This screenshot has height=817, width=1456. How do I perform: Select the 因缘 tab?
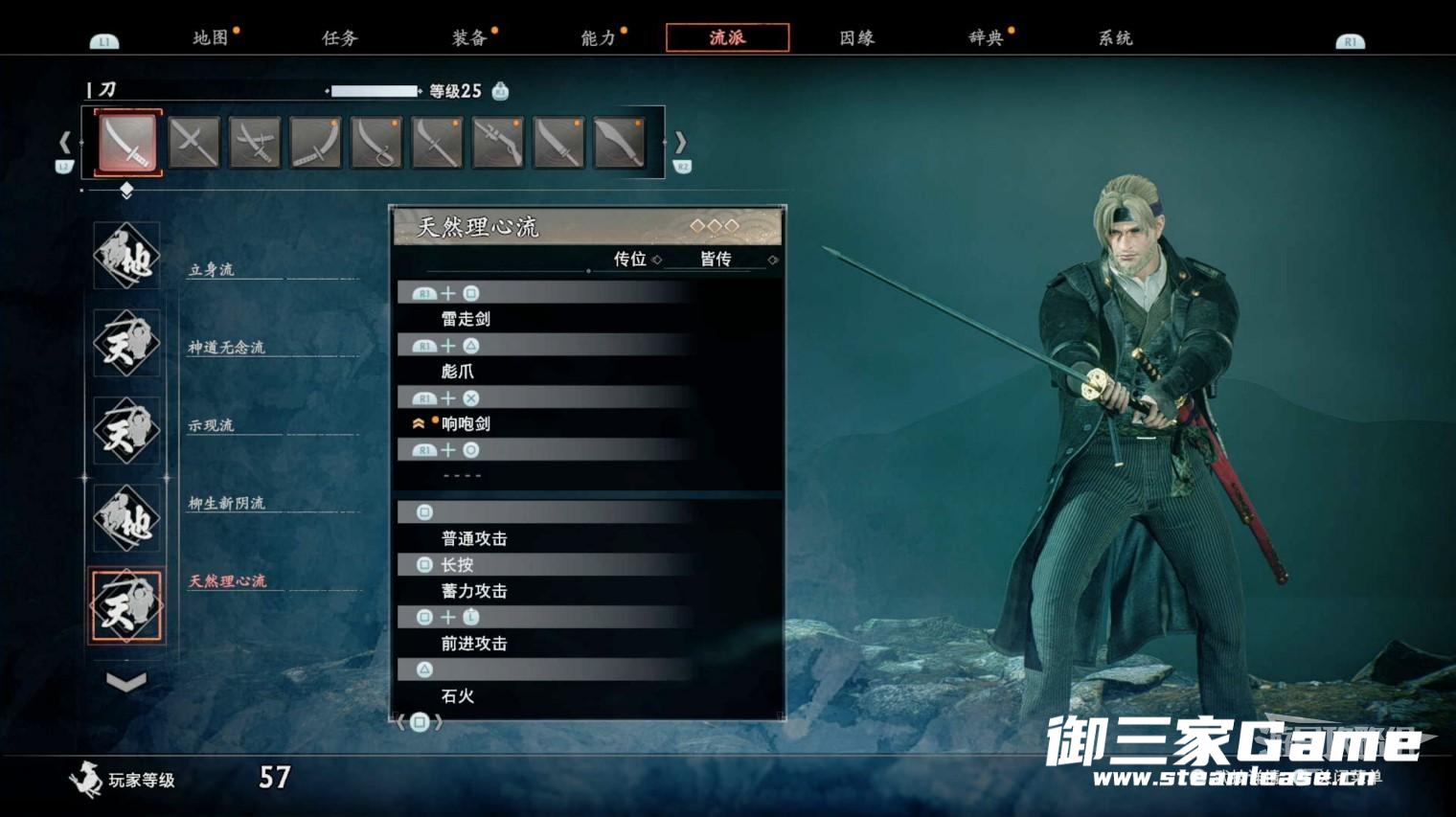[x=856, y=38]
